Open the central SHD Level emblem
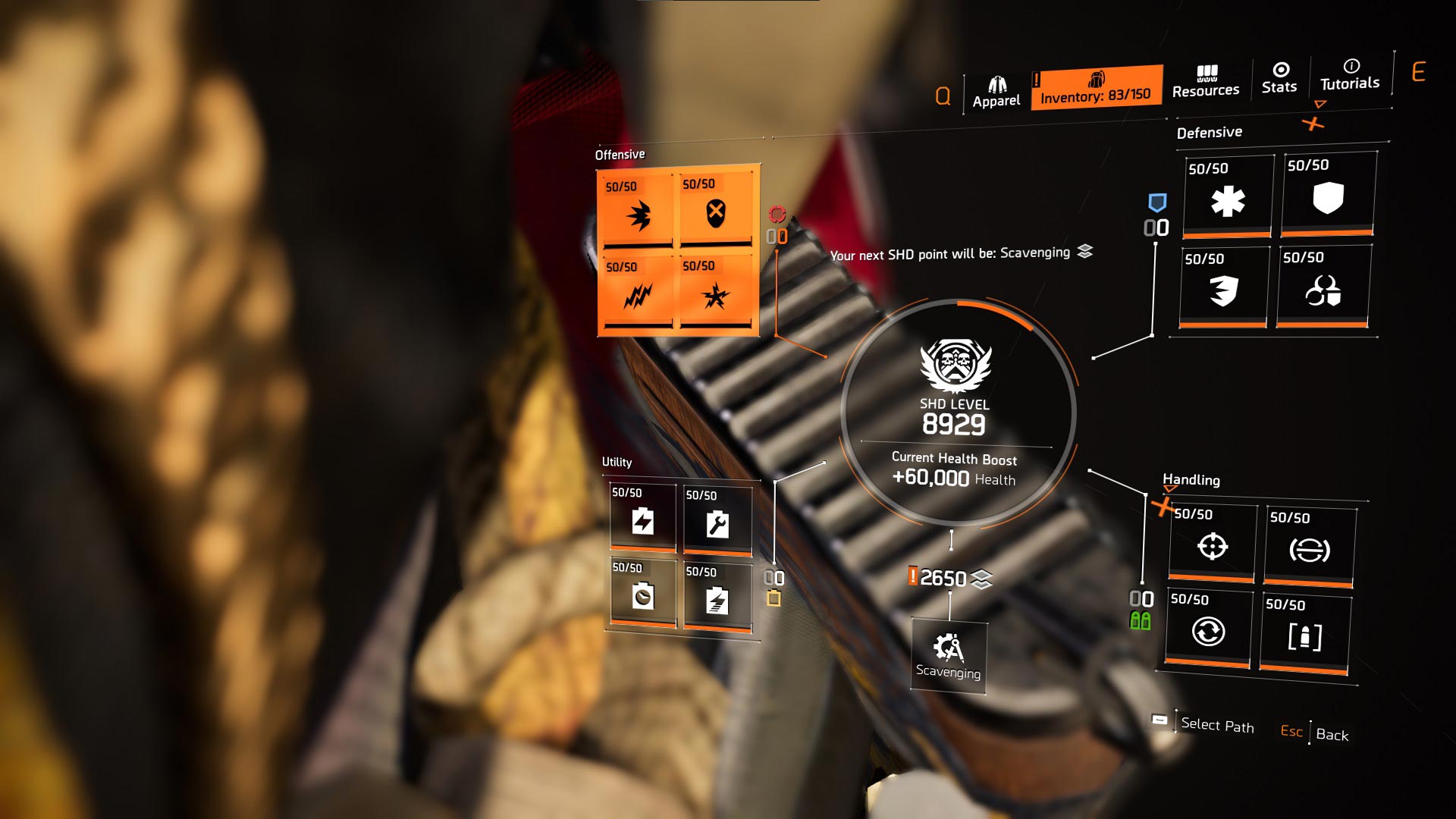Screen dimensions: 1456x819 click(955, 364)
